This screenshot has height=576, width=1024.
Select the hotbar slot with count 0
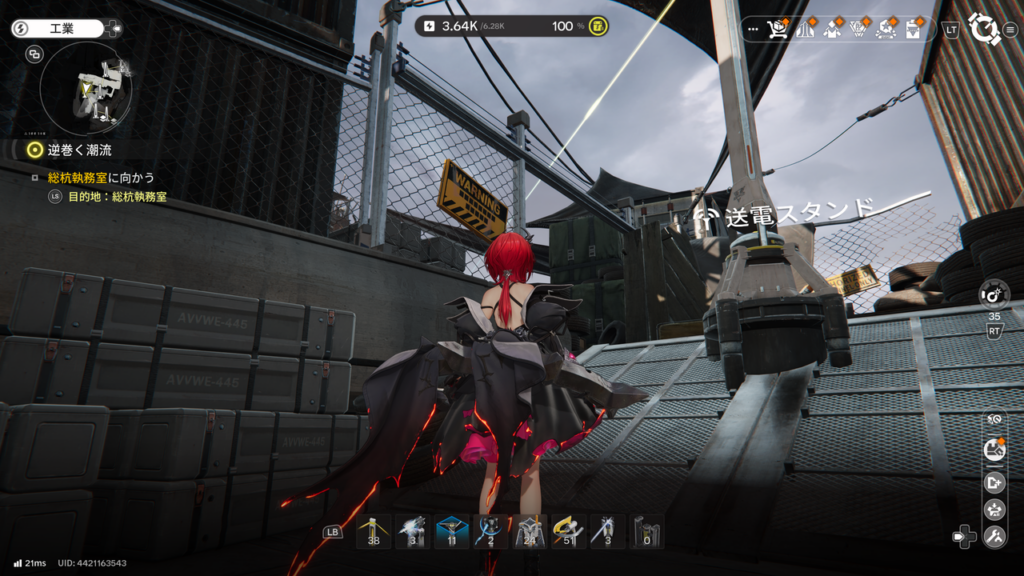647,532
